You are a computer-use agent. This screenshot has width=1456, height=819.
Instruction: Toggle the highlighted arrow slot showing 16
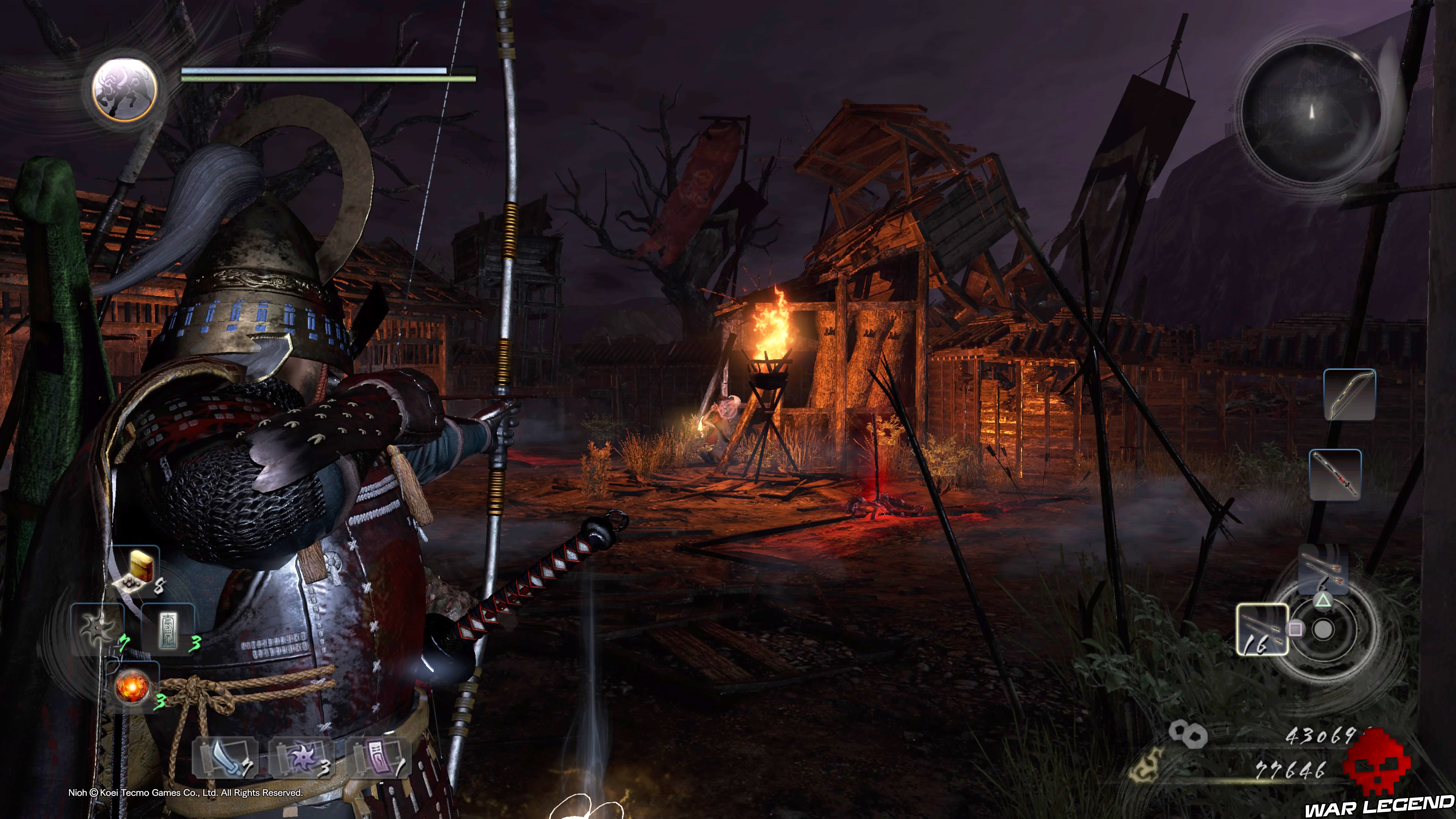coord(1263,631)
